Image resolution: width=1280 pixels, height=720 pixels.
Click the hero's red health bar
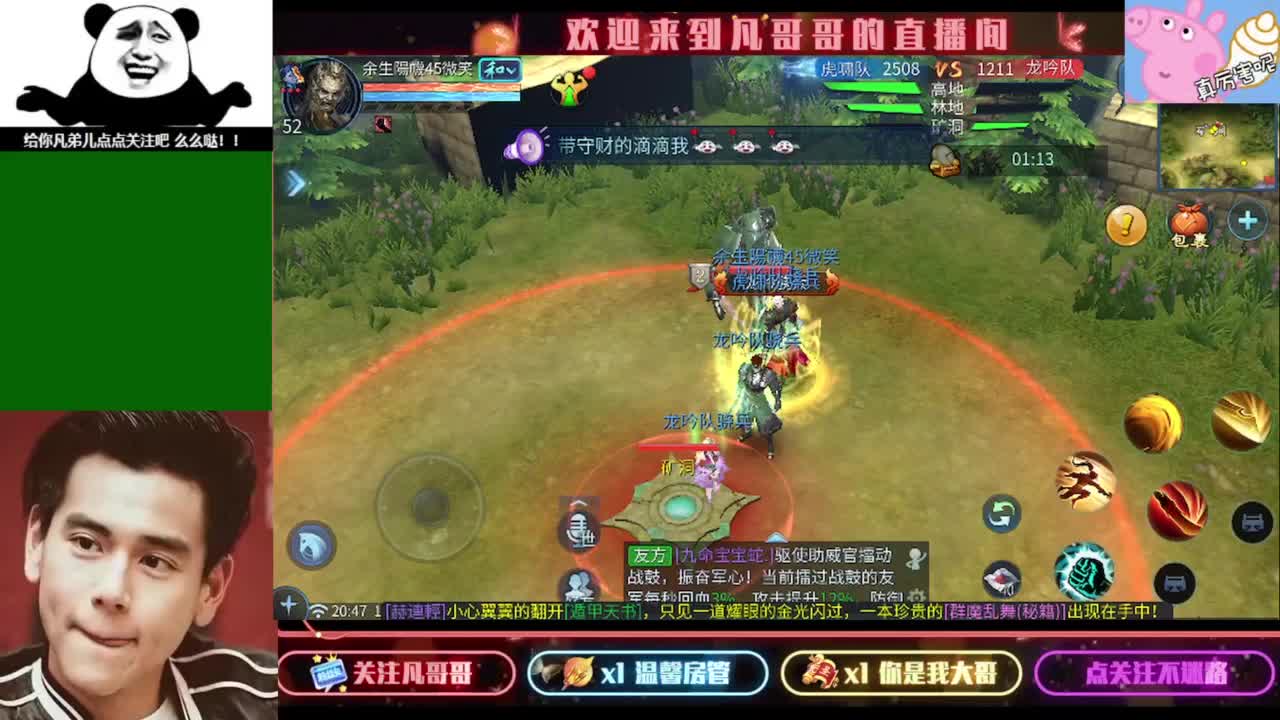click(441, 88)
